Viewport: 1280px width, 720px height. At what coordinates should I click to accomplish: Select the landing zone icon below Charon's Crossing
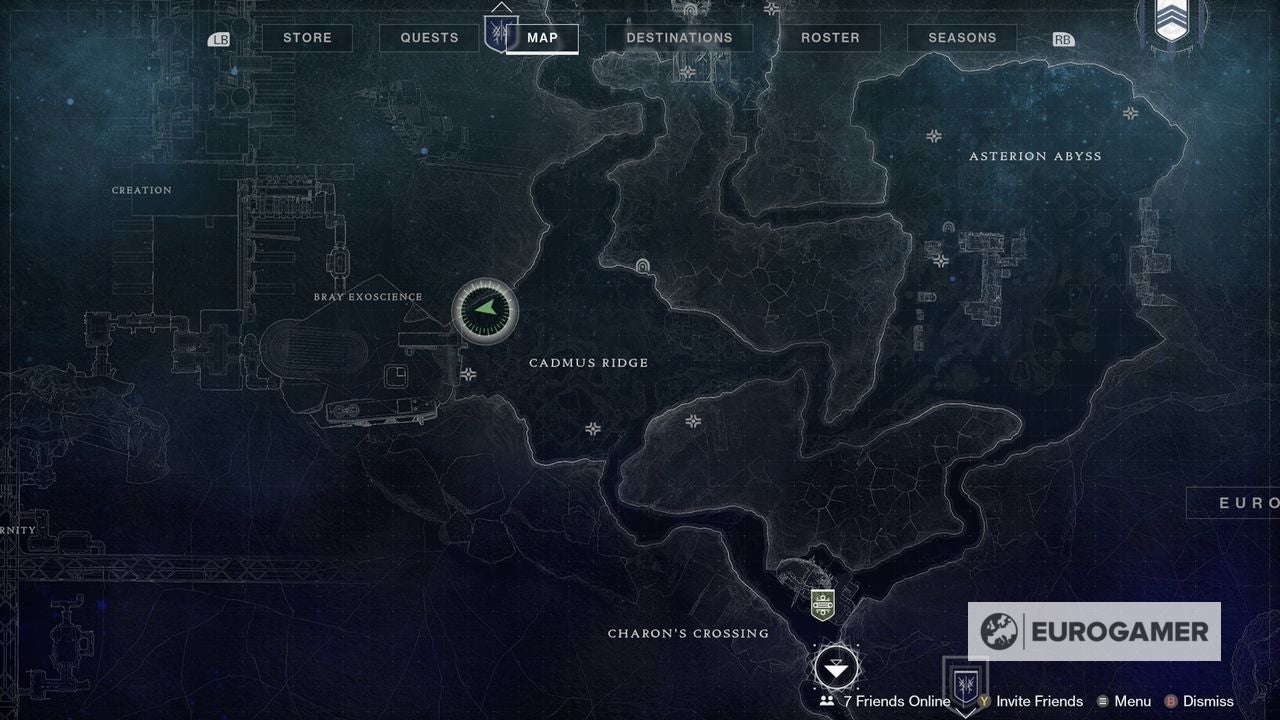tap(836, 668)
